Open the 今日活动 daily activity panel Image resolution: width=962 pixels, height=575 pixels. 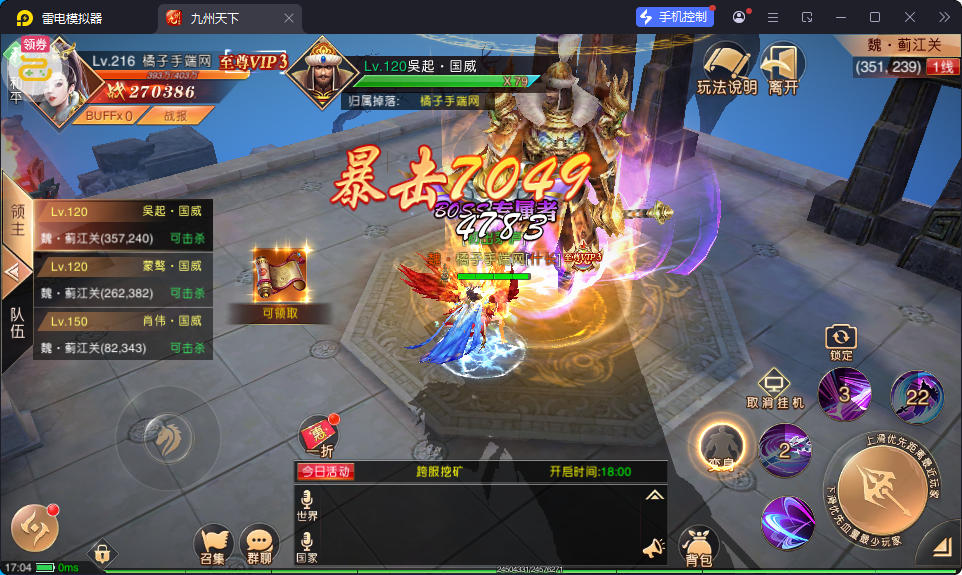(x=324, y=472)
